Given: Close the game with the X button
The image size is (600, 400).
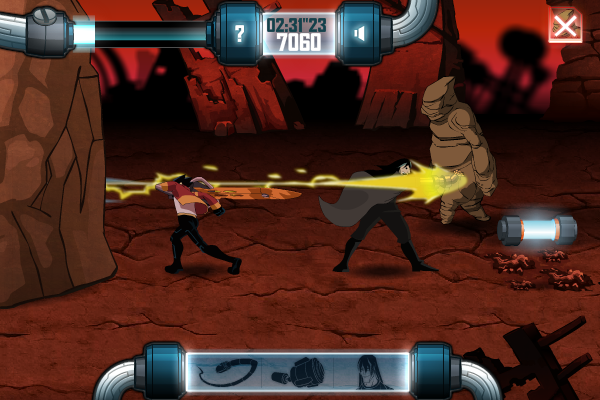Looking at the screenshot, I should [565, 25].
